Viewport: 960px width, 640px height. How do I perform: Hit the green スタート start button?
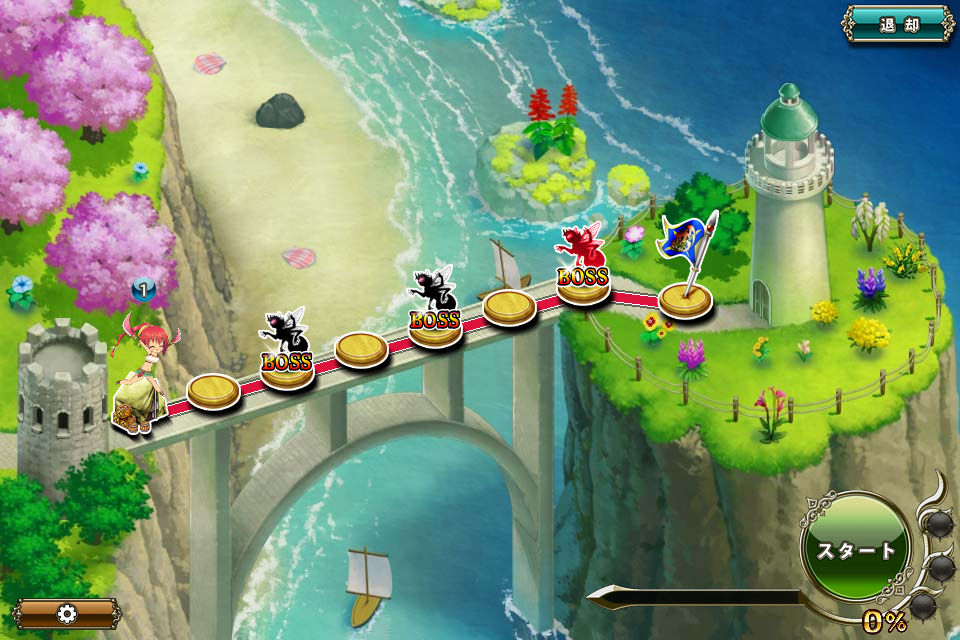856,549
